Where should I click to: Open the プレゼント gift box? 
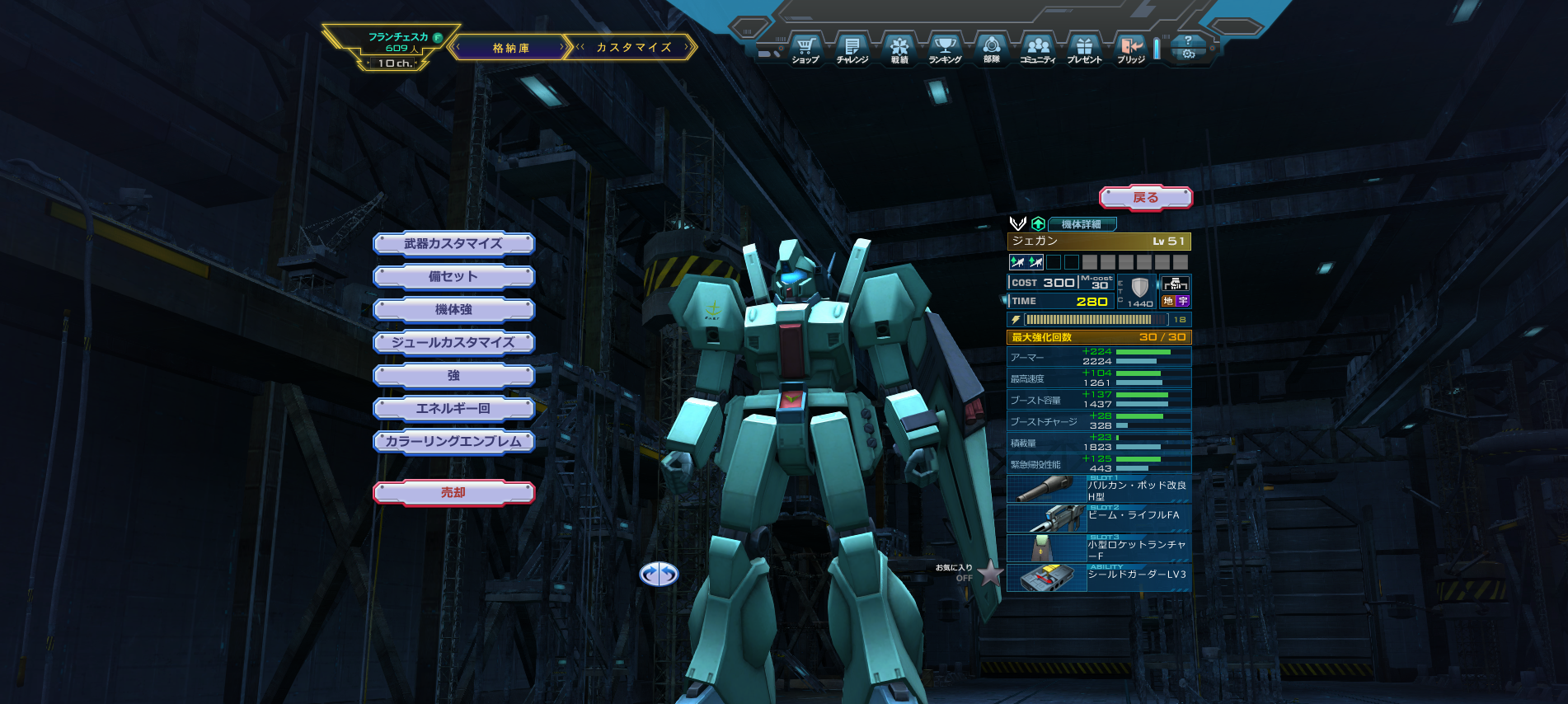coord(1084,49)
